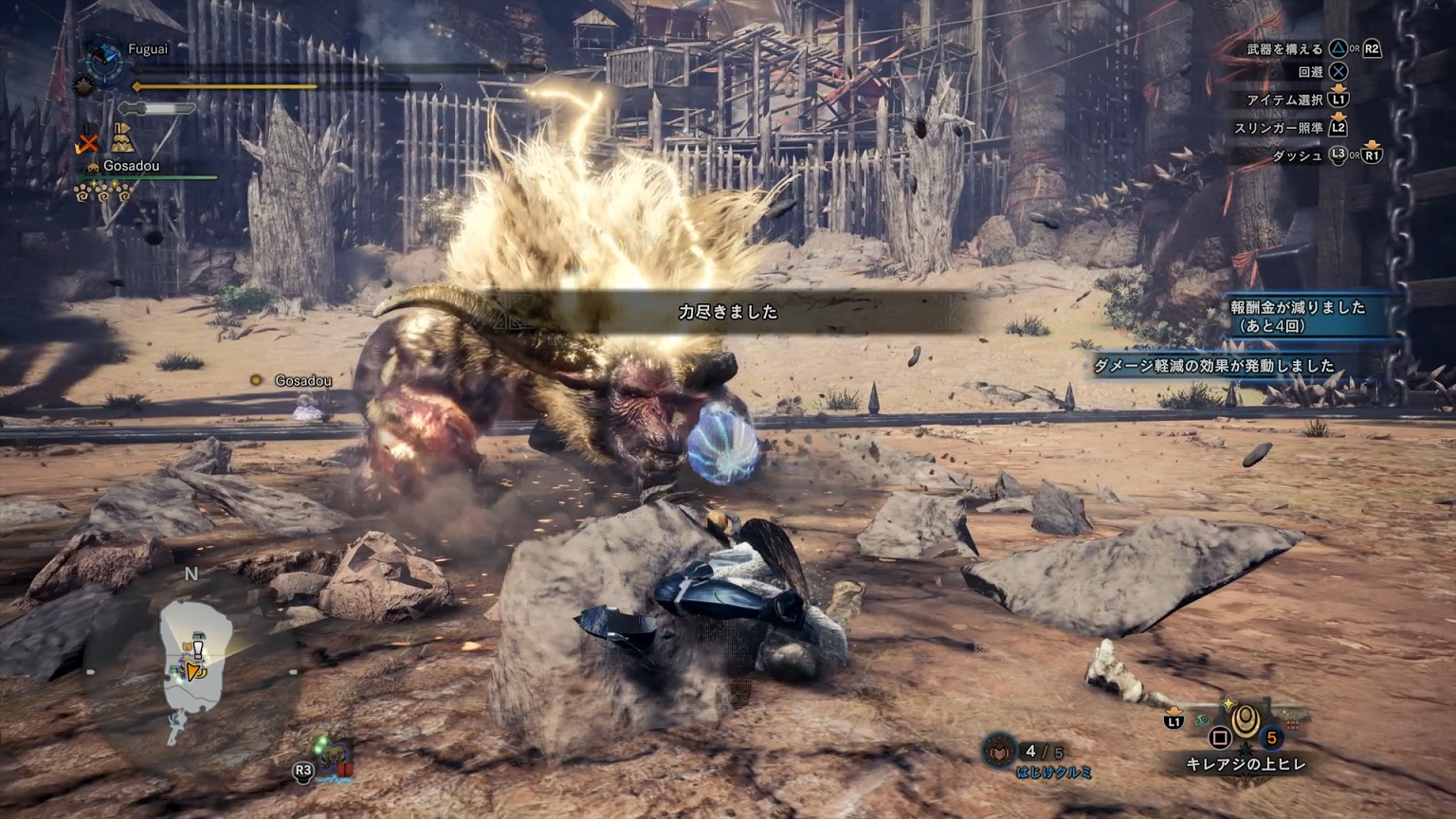
Task: Click the 報酬金が減りました notification
Action: [1299, 317]
